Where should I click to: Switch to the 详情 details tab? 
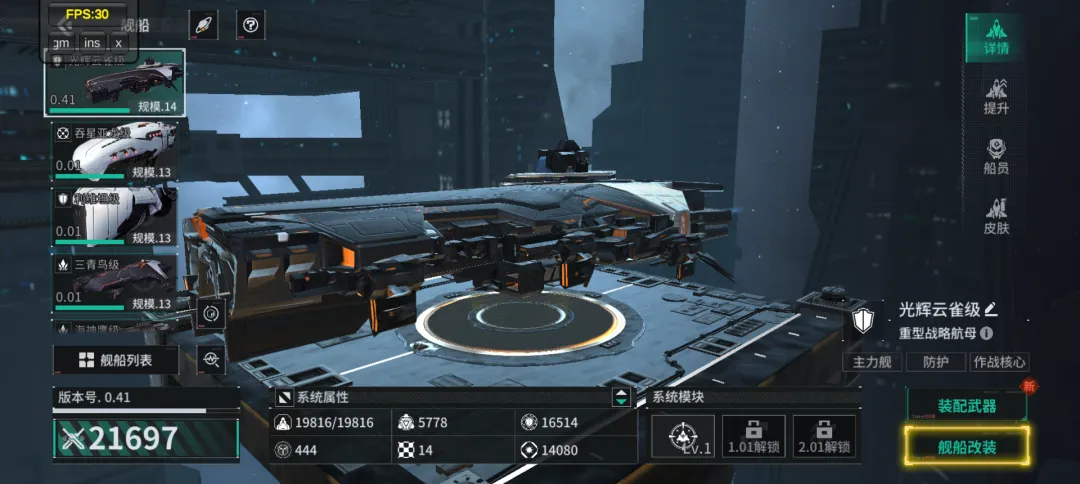(x=995, y=37)
